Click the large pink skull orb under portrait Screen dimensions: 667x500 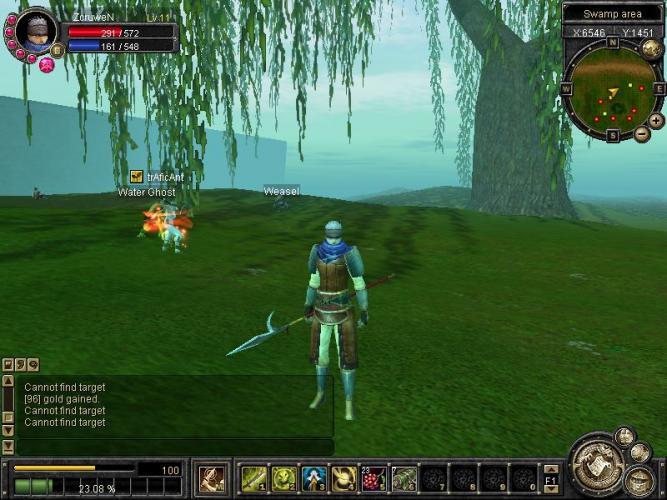[46, 64]
